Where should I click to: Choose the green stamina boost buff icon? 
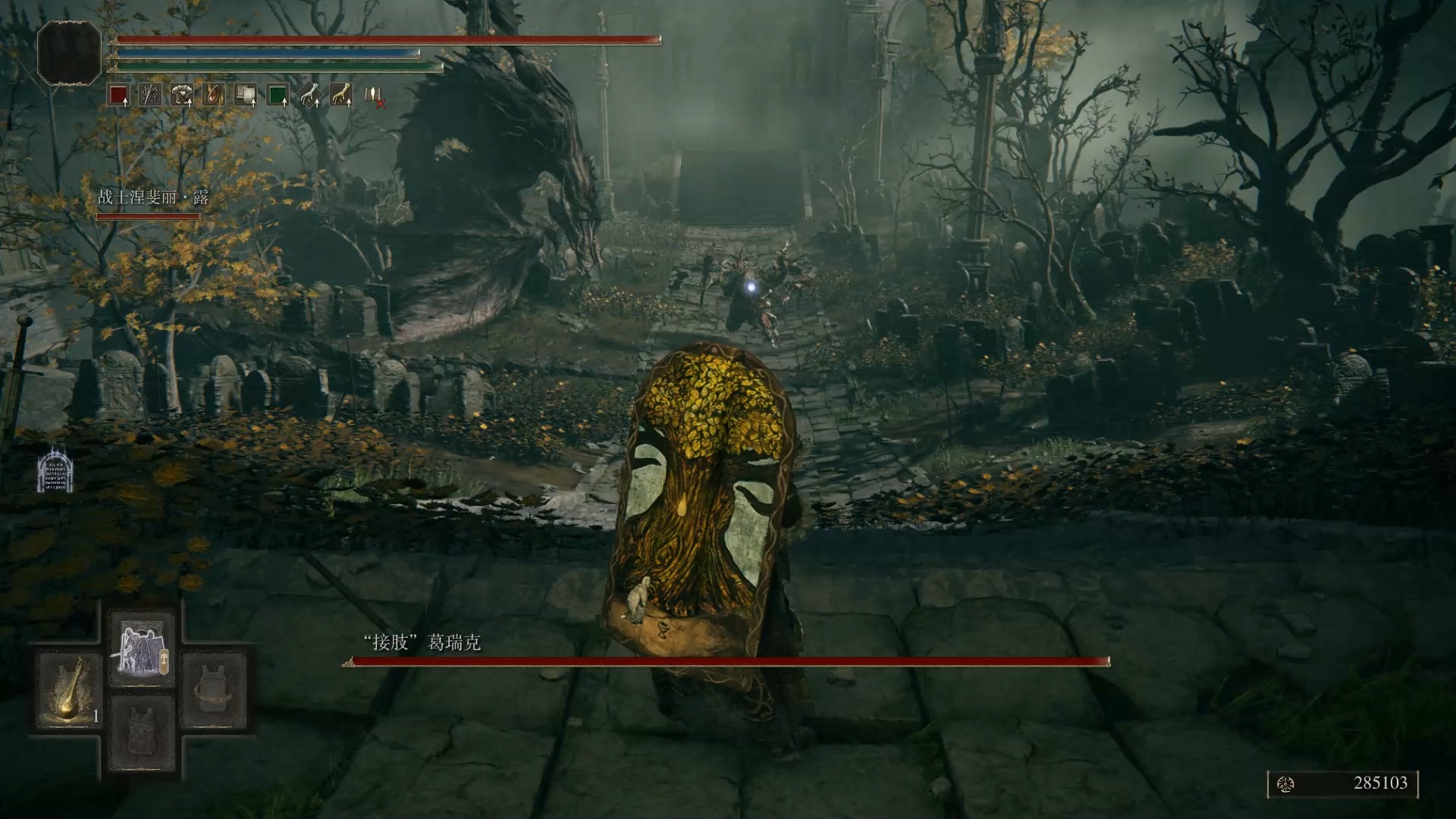coord(278,96)
